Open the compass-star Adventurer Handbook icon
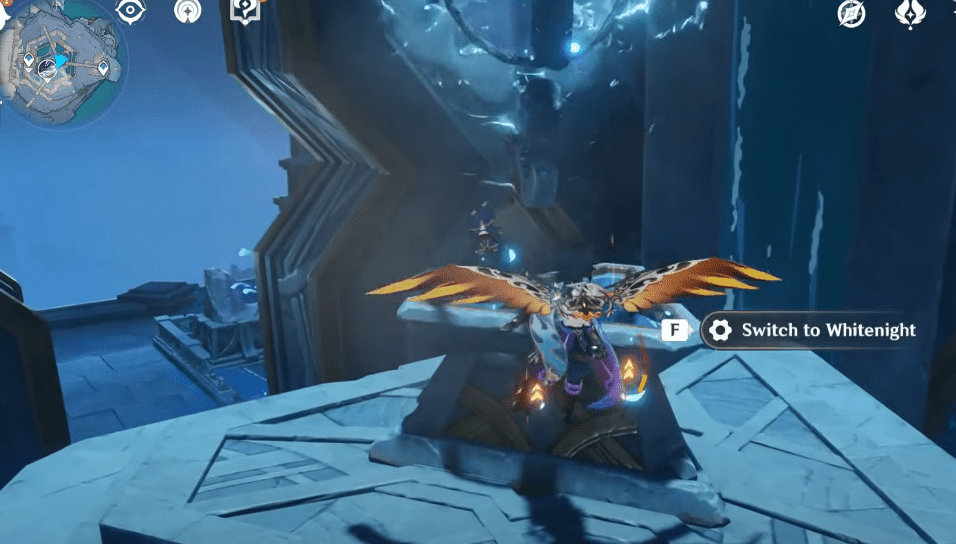Screen dimensions: 956x544 point(851,13)
